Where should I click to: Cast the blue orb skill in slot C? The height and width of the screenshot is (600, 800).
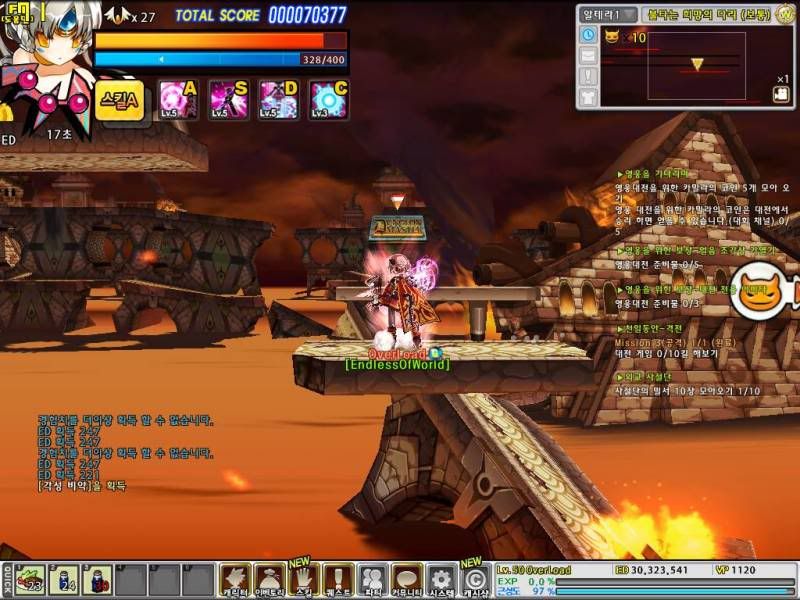329,100
